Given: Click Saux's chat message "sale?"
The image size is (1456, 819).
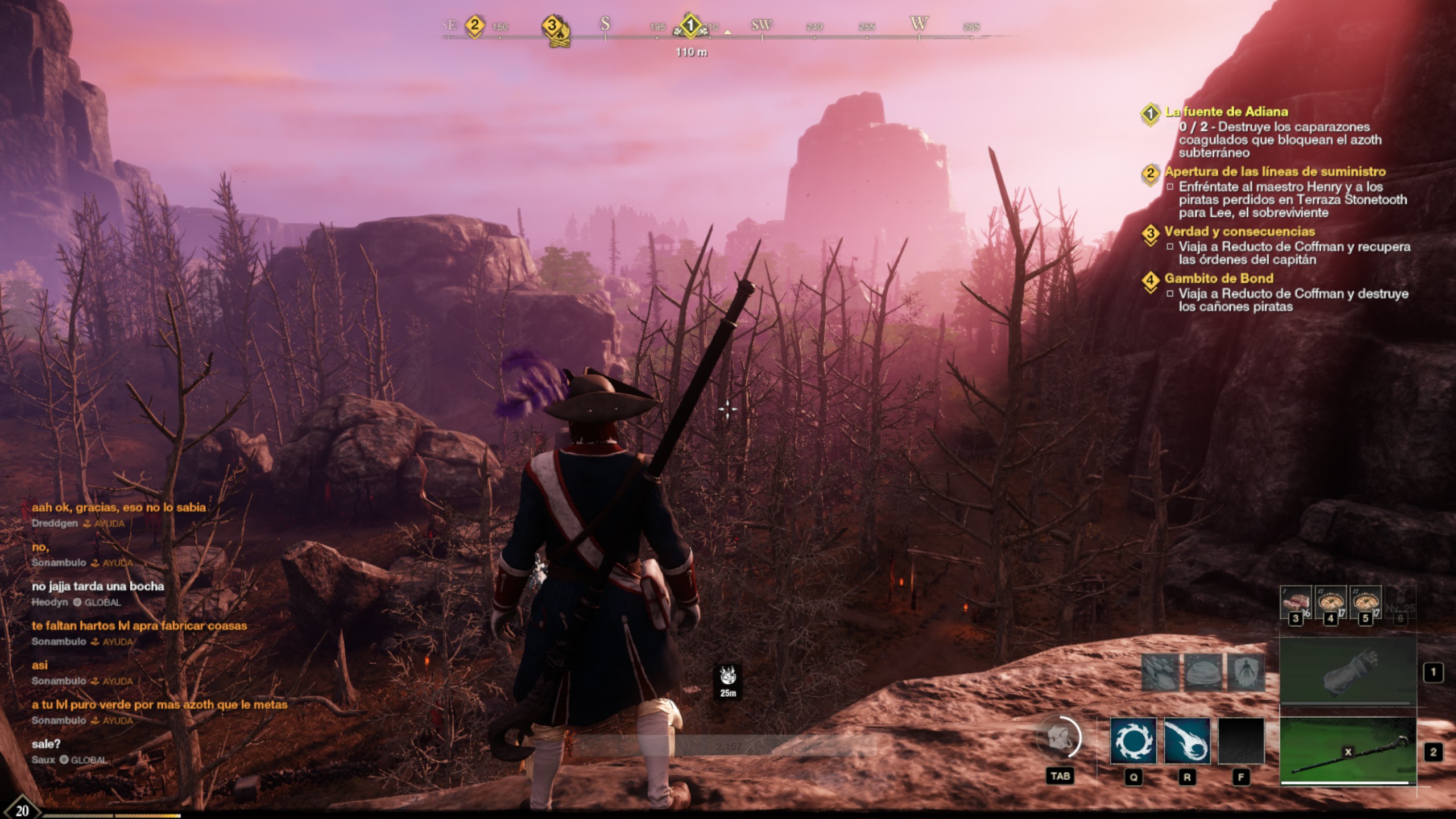Looking at the screenshot, I should [46, 744].
